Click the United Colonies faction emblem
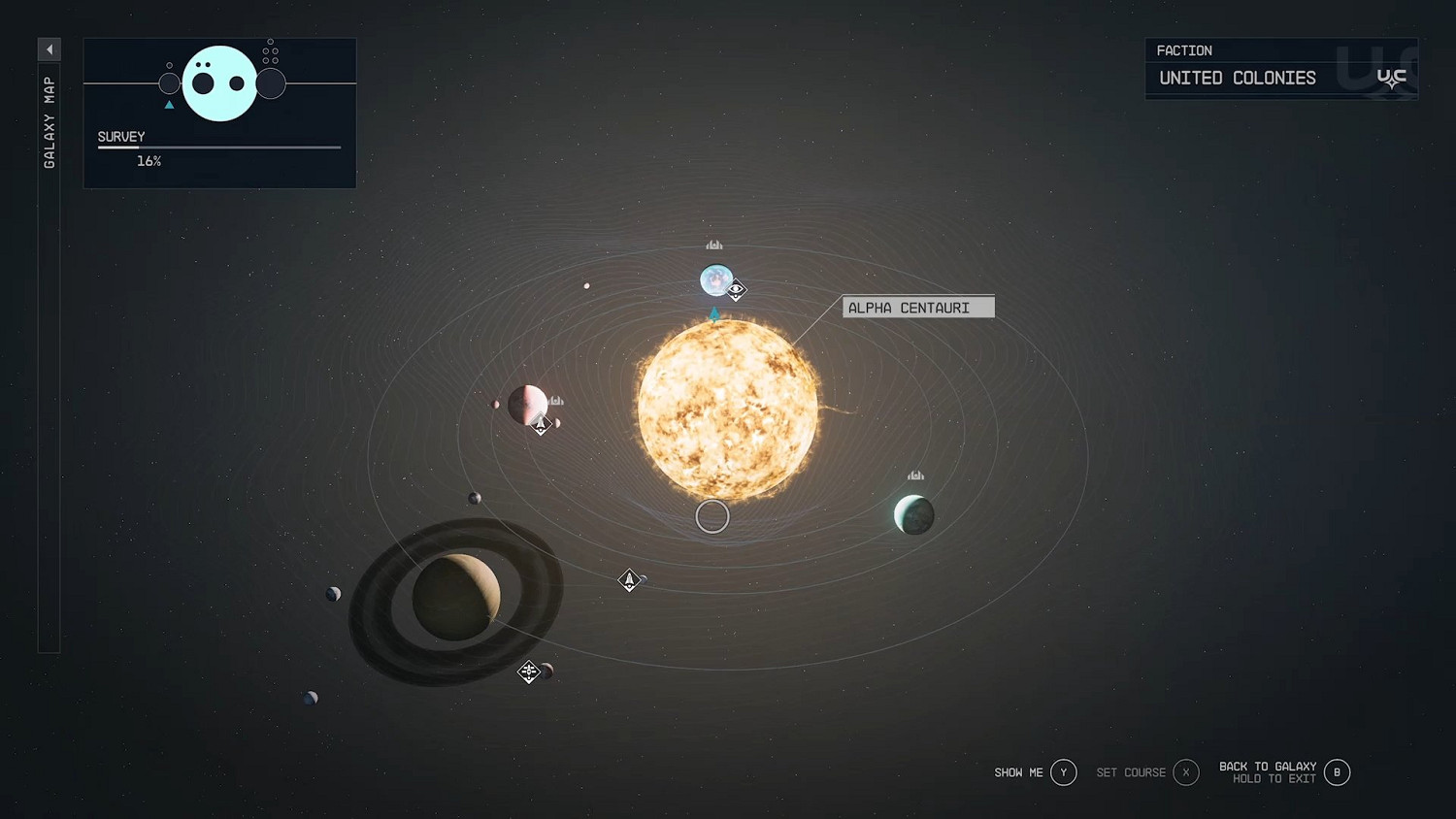This screenshot has width=1456, height=819. pyautogui.click(x=1392, y=78)
